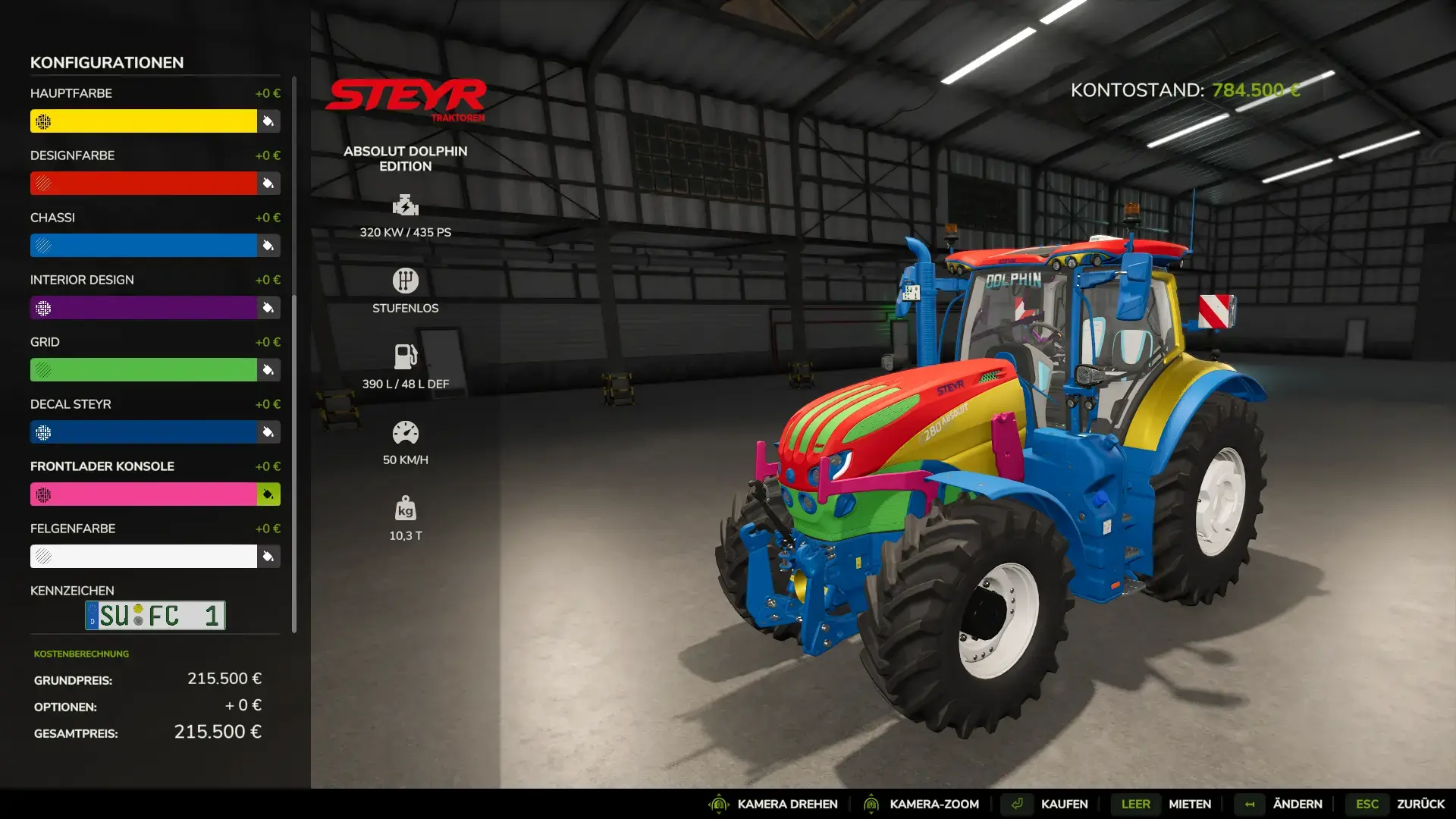Buy the tractor with Kaufen

tap(1064, 804)
